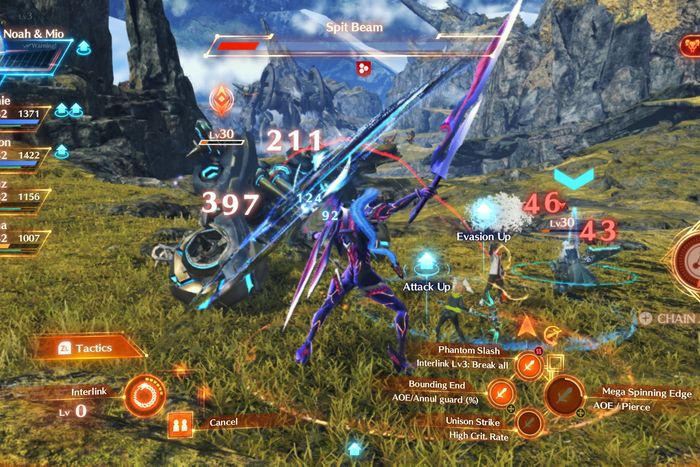The width and height of the screenshot is (700, 467).
Task: Select the Unison Strike art
Action: tap(529, 425)
